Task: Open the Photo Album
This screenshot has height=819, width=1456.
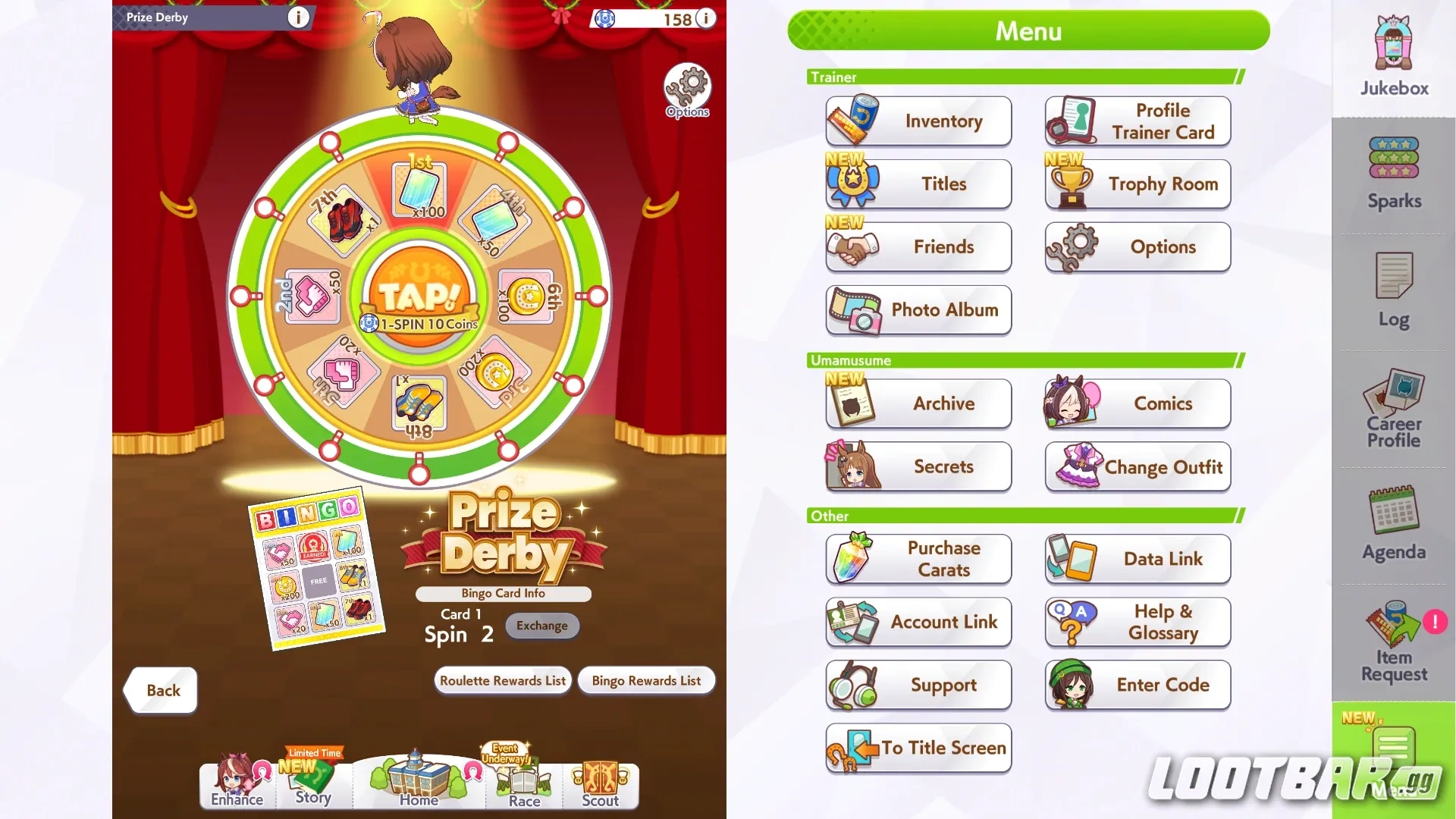Action: coord(918,310)
